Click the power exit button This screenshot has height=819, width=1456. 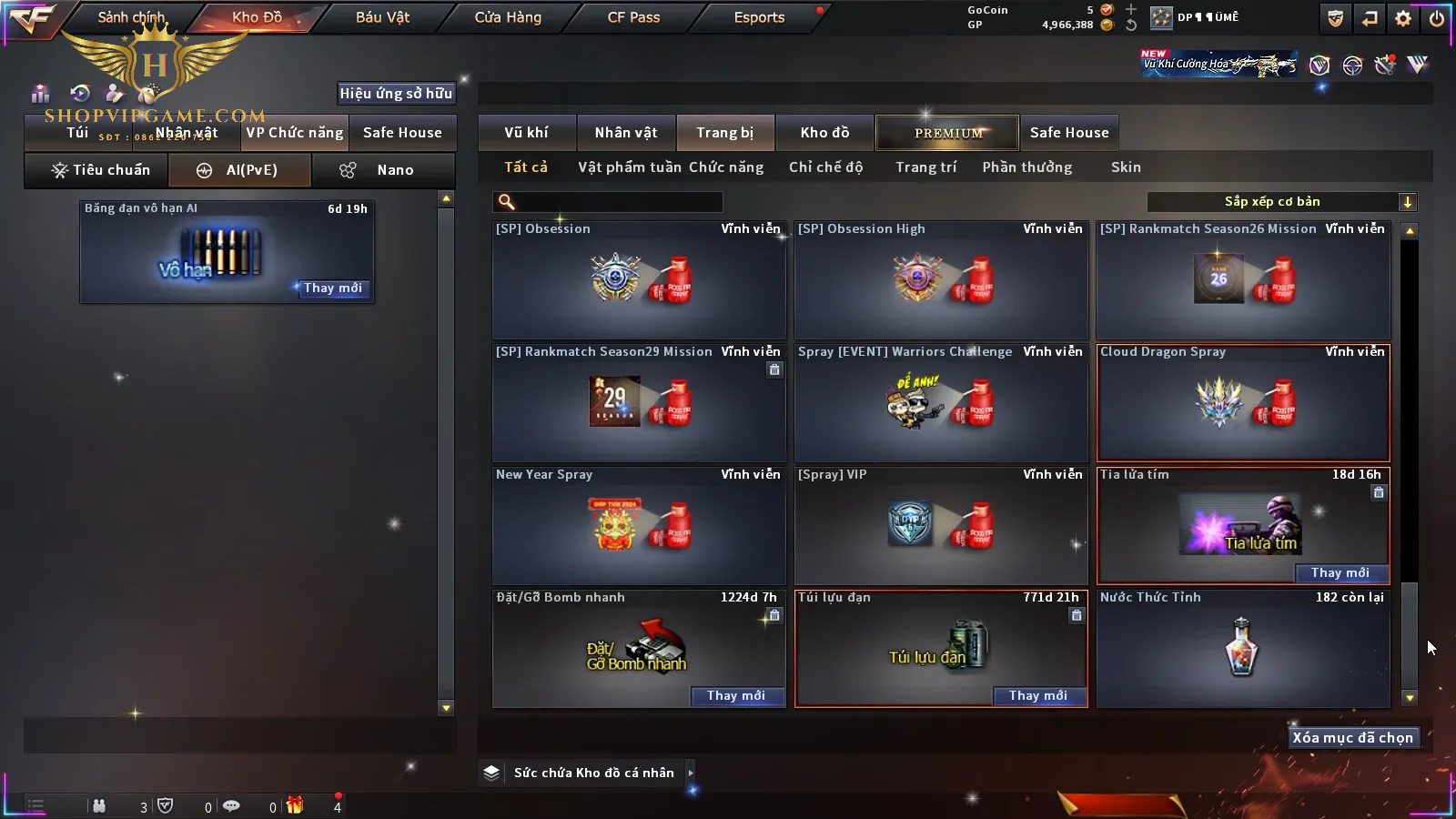1437,18
